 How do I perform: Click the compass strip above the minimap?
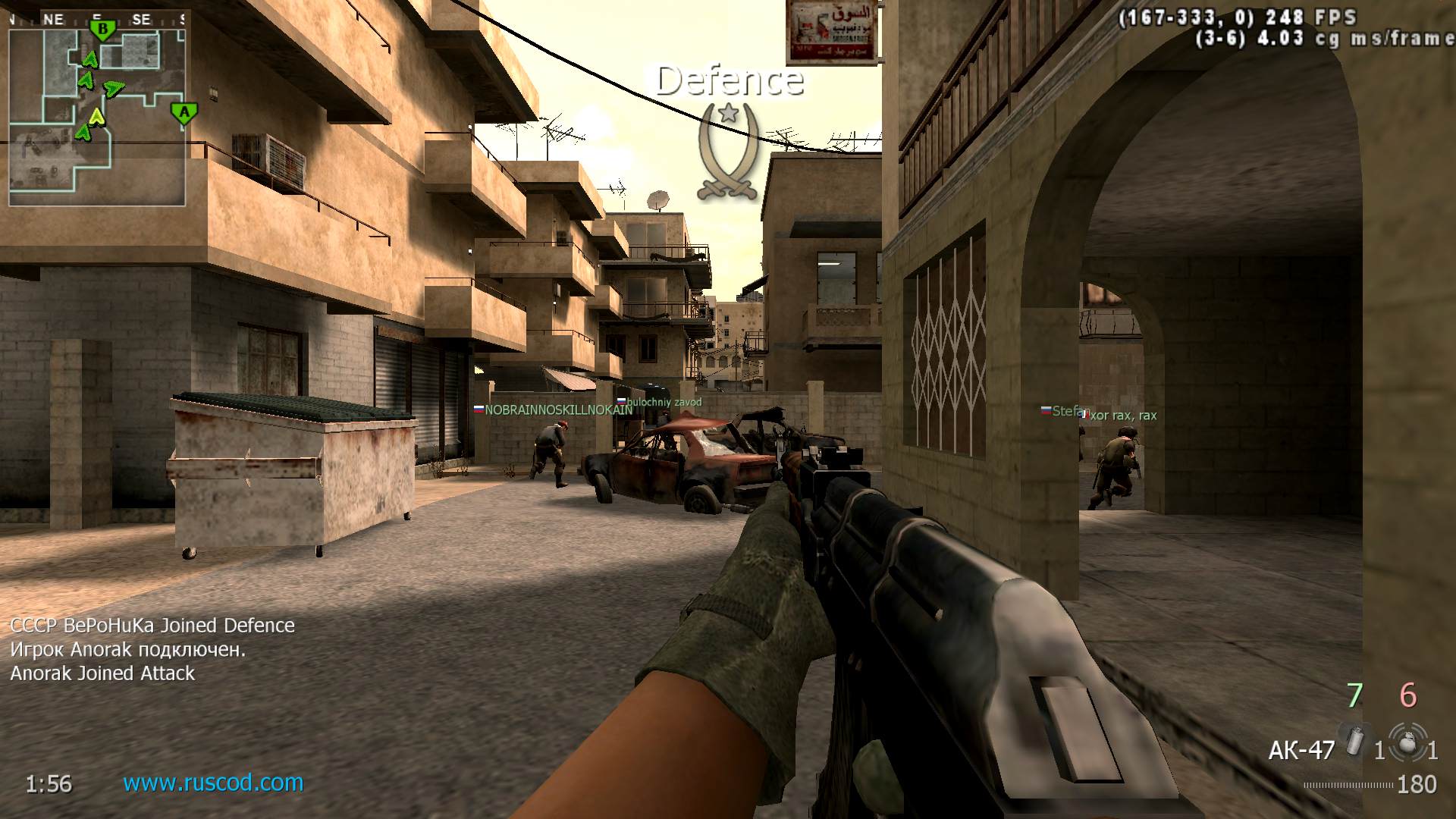click(x=97, y=20)
